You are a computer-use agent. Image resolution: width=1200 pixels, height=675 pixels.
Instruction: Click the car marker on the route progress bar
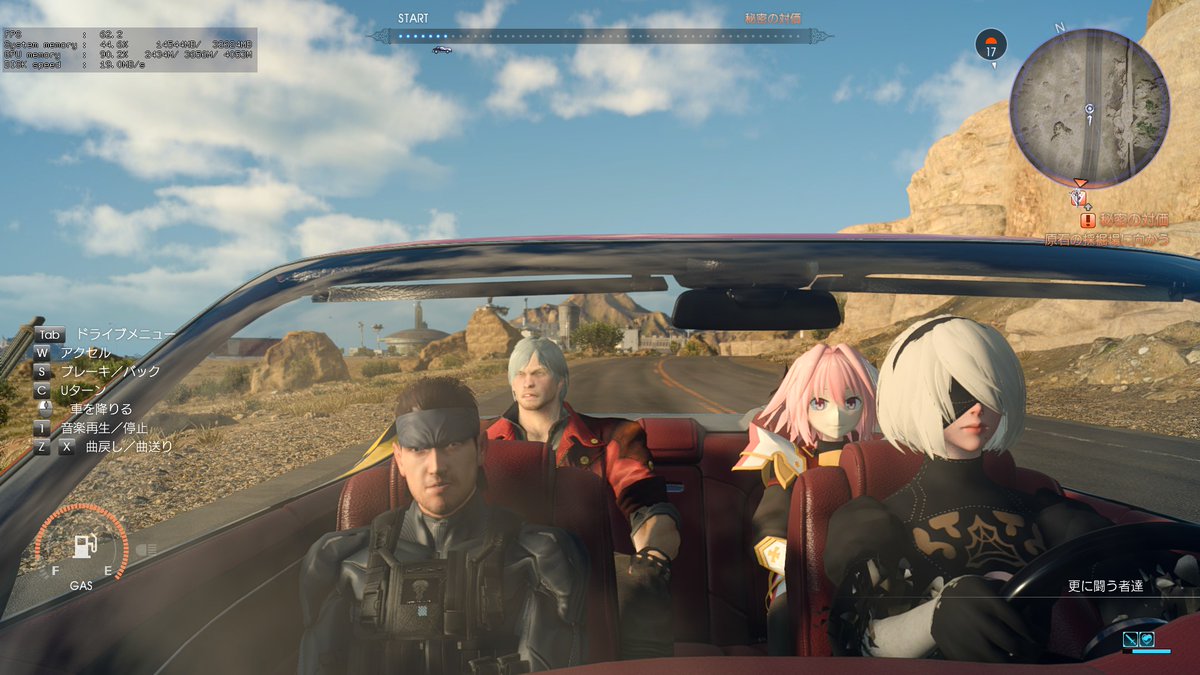point(441,48)
